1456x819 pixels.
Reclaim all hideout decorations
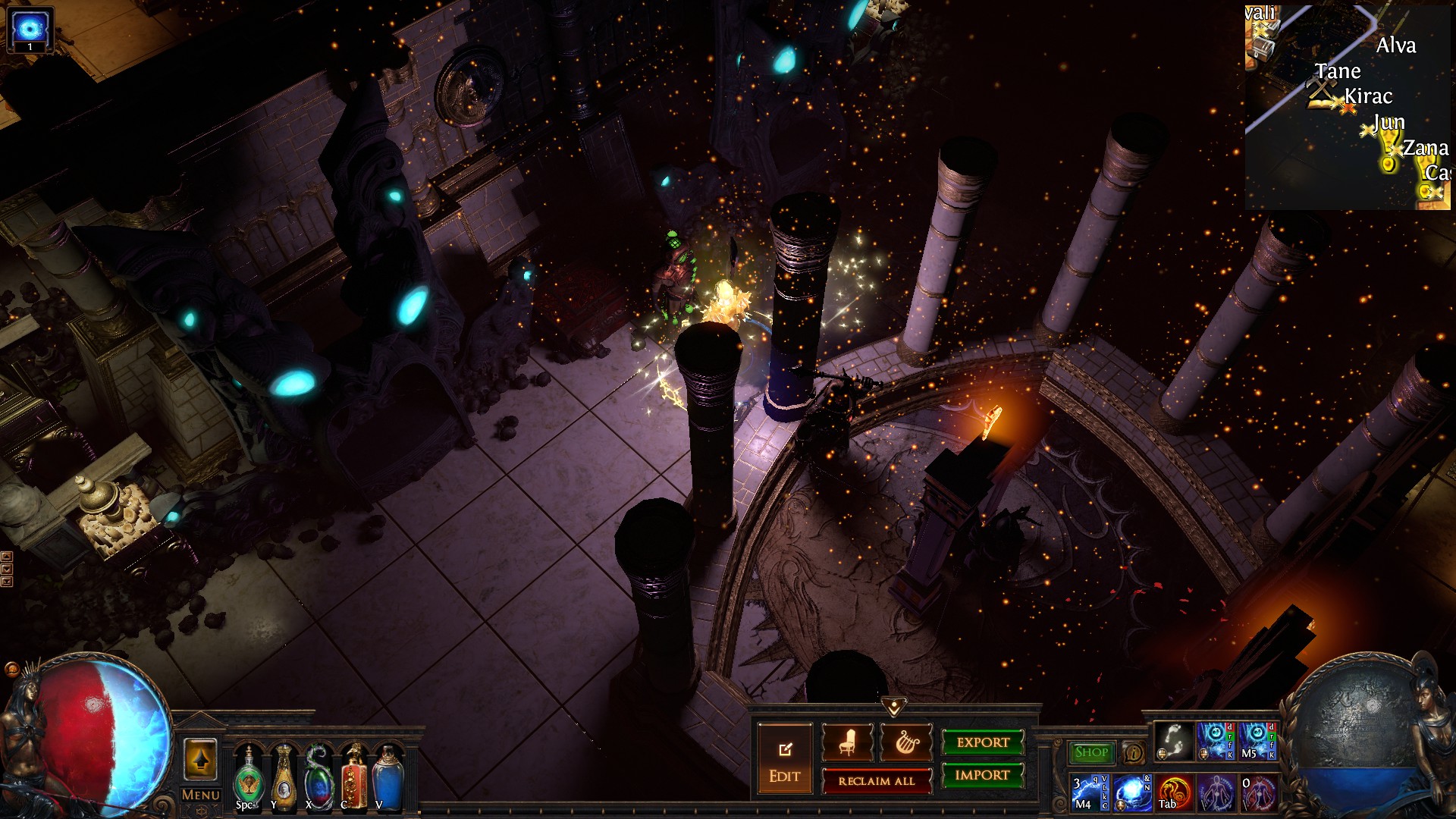click(877, 781)
